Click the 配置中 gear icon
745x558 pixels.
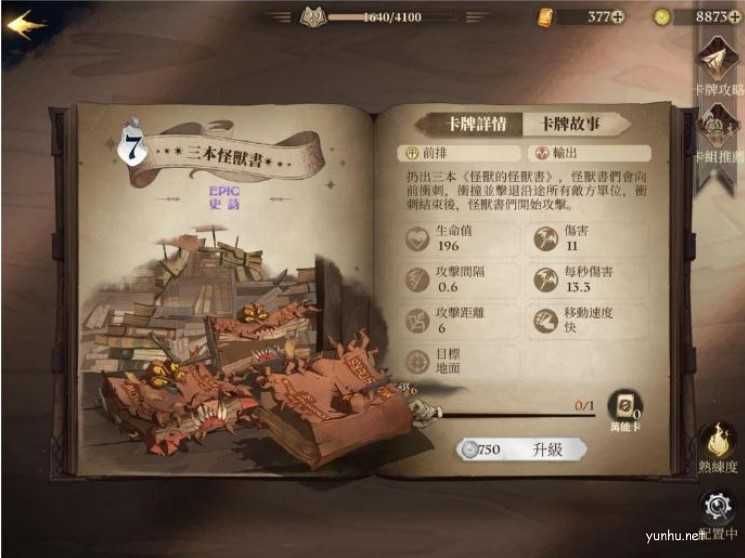point(718,509)
